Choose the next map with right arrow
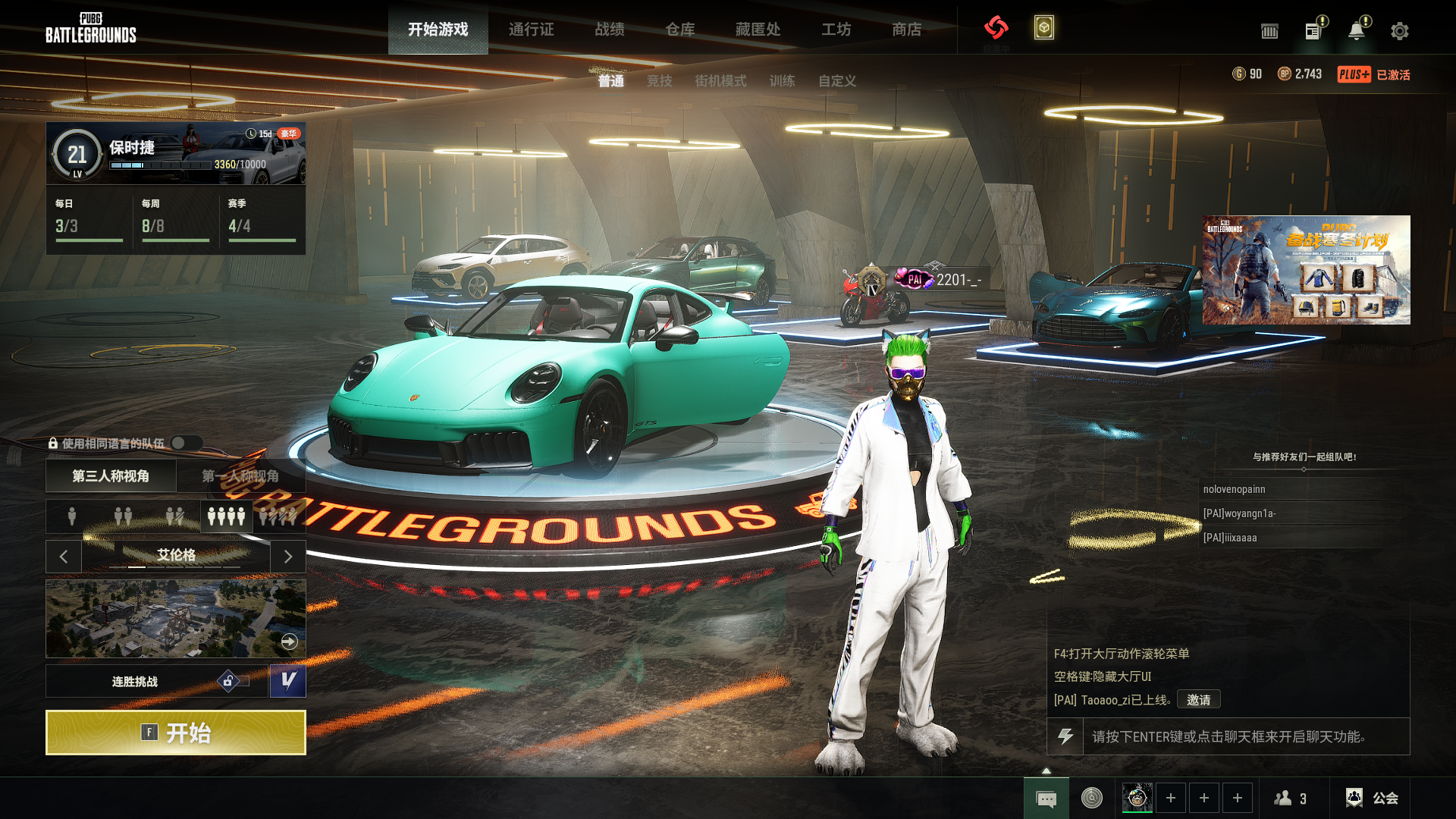 coord(288,557)
